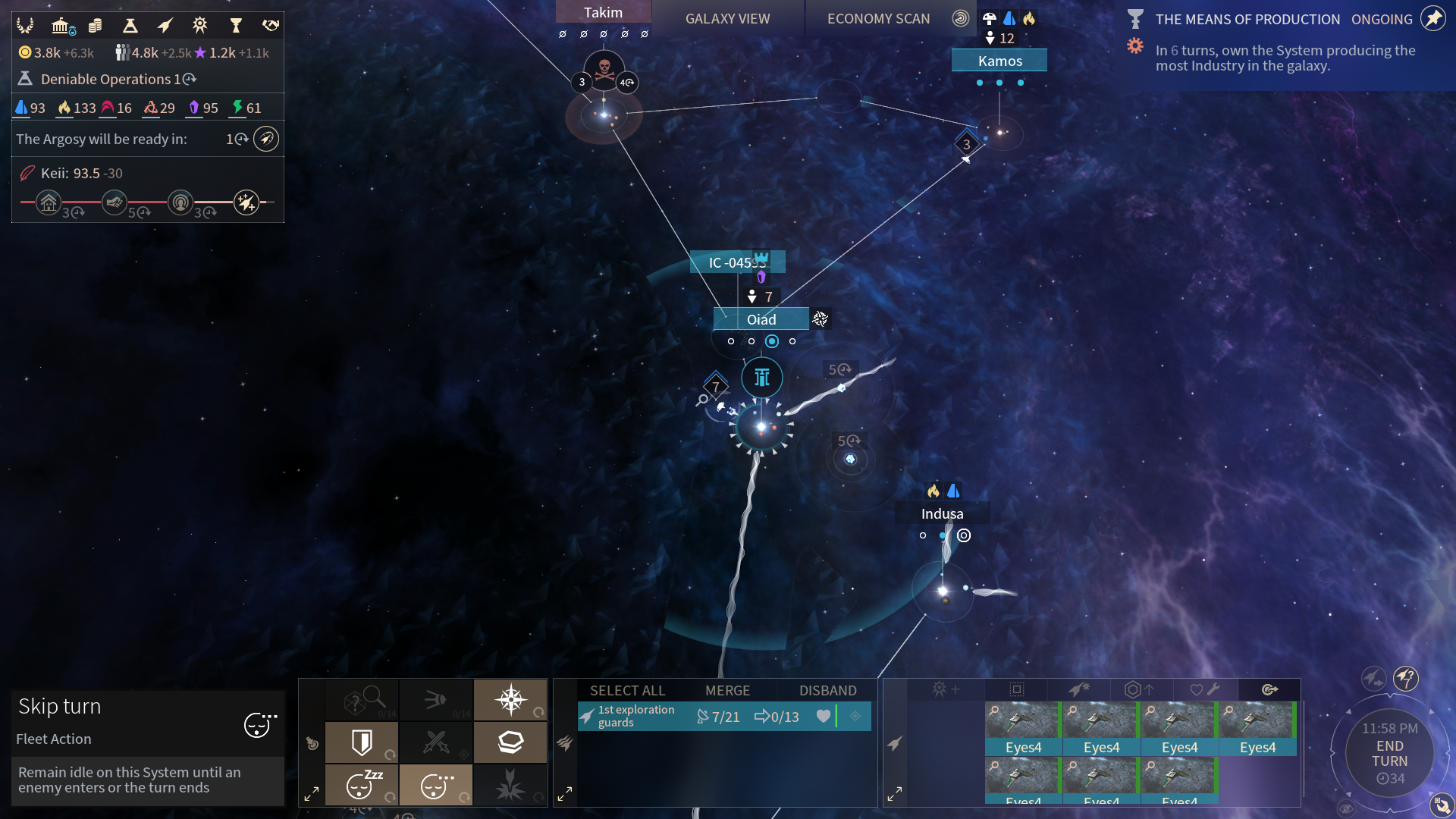The image size is (1456, 819).
Task: Click the compass star fleet action
Action: pos(510,700)
